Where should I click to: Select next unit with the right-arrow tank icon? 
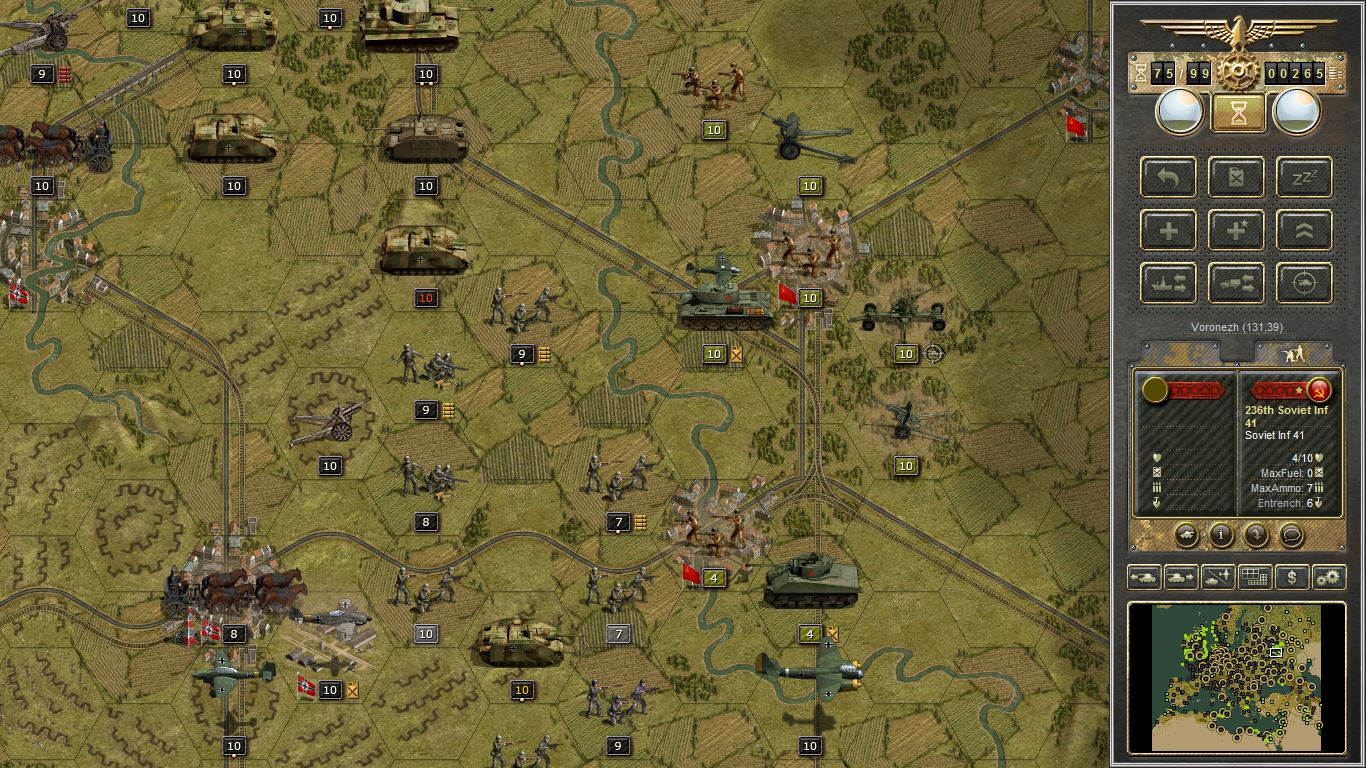(x=1179, y=577)
